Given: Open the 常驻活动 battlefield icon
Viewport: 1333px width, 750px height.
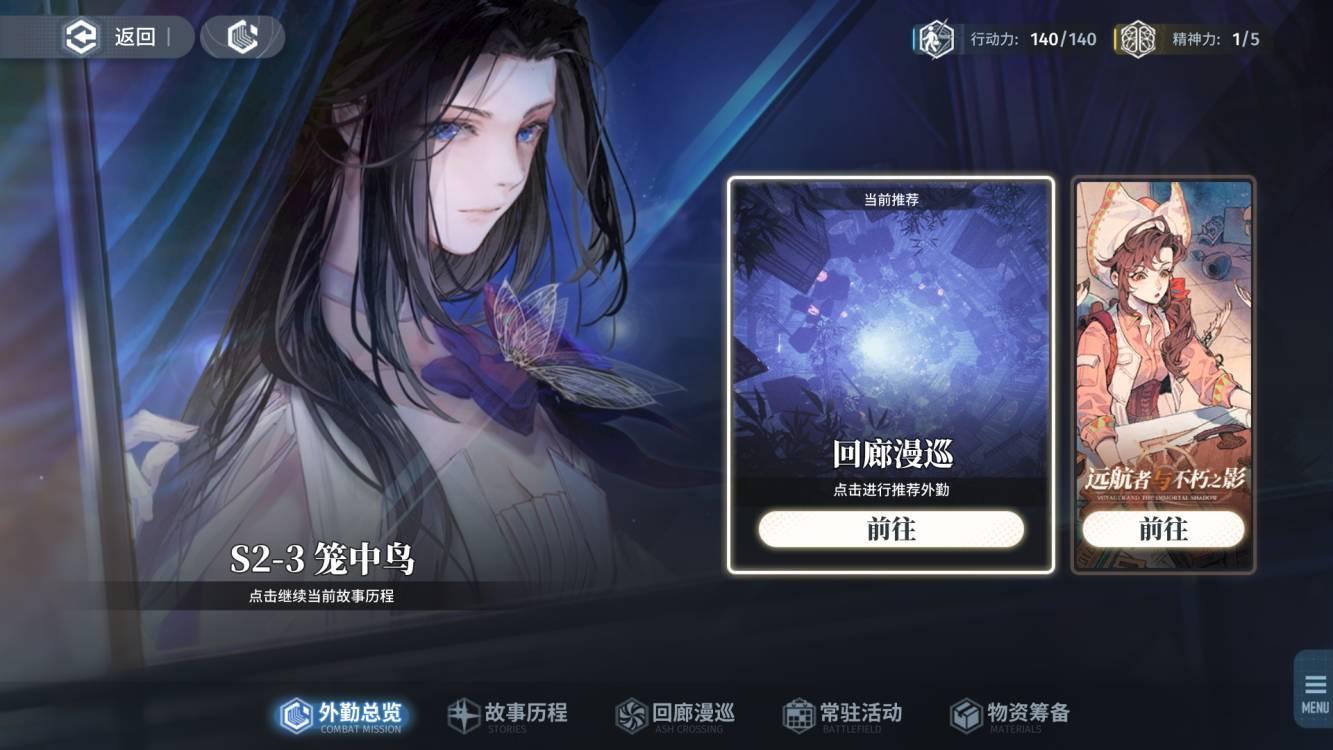Looking at the screenshot, I should click(x=797, y=712).
